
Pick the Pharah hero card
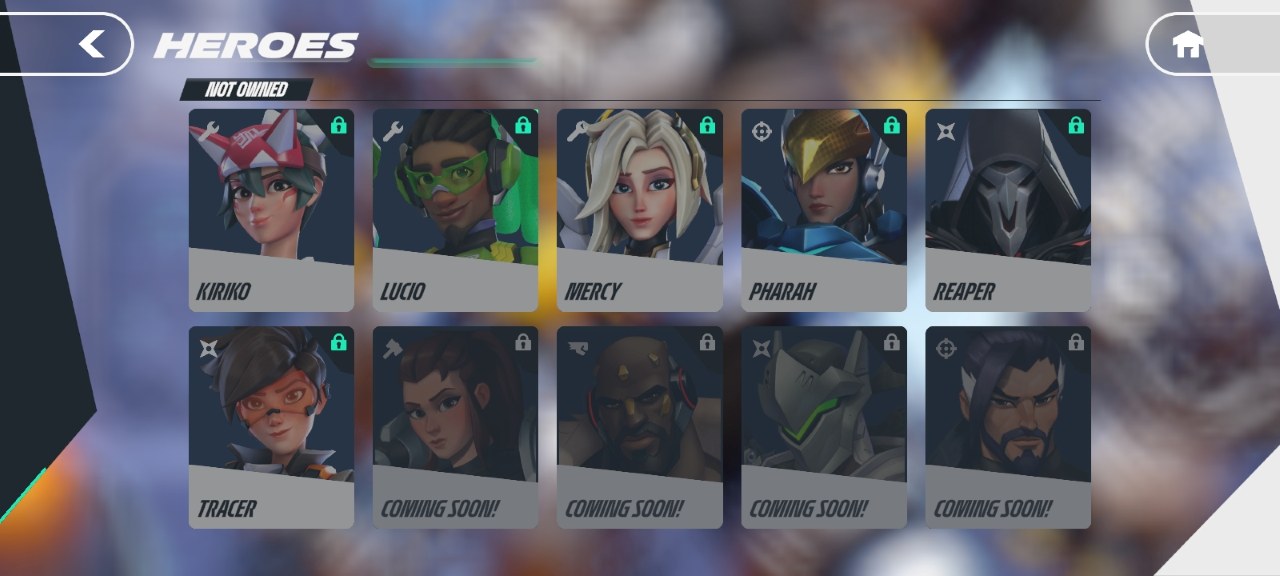pos(823,210)
